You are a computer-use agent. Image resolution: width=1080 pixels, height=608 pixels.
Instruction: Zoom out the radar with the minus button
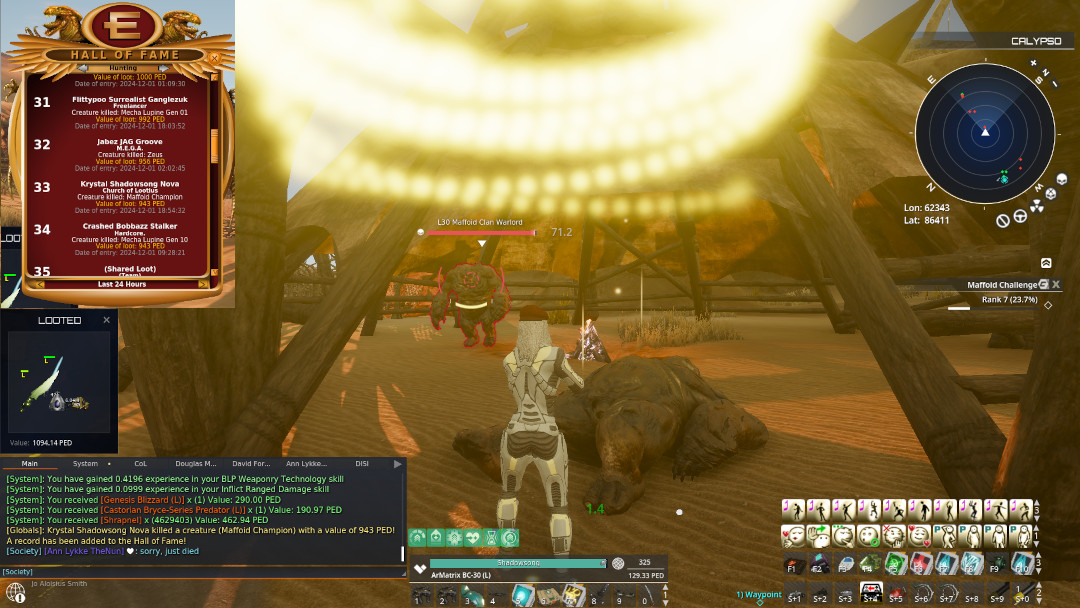pos(1054,82)
